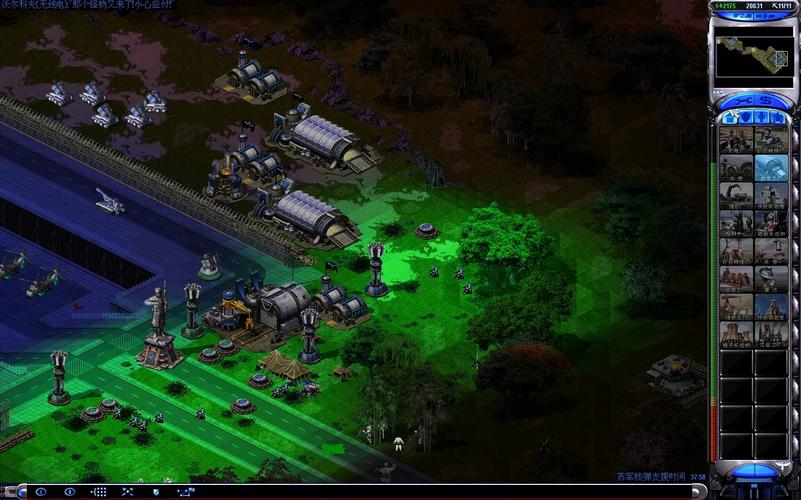Open the infantry build tab

(762, 118)
